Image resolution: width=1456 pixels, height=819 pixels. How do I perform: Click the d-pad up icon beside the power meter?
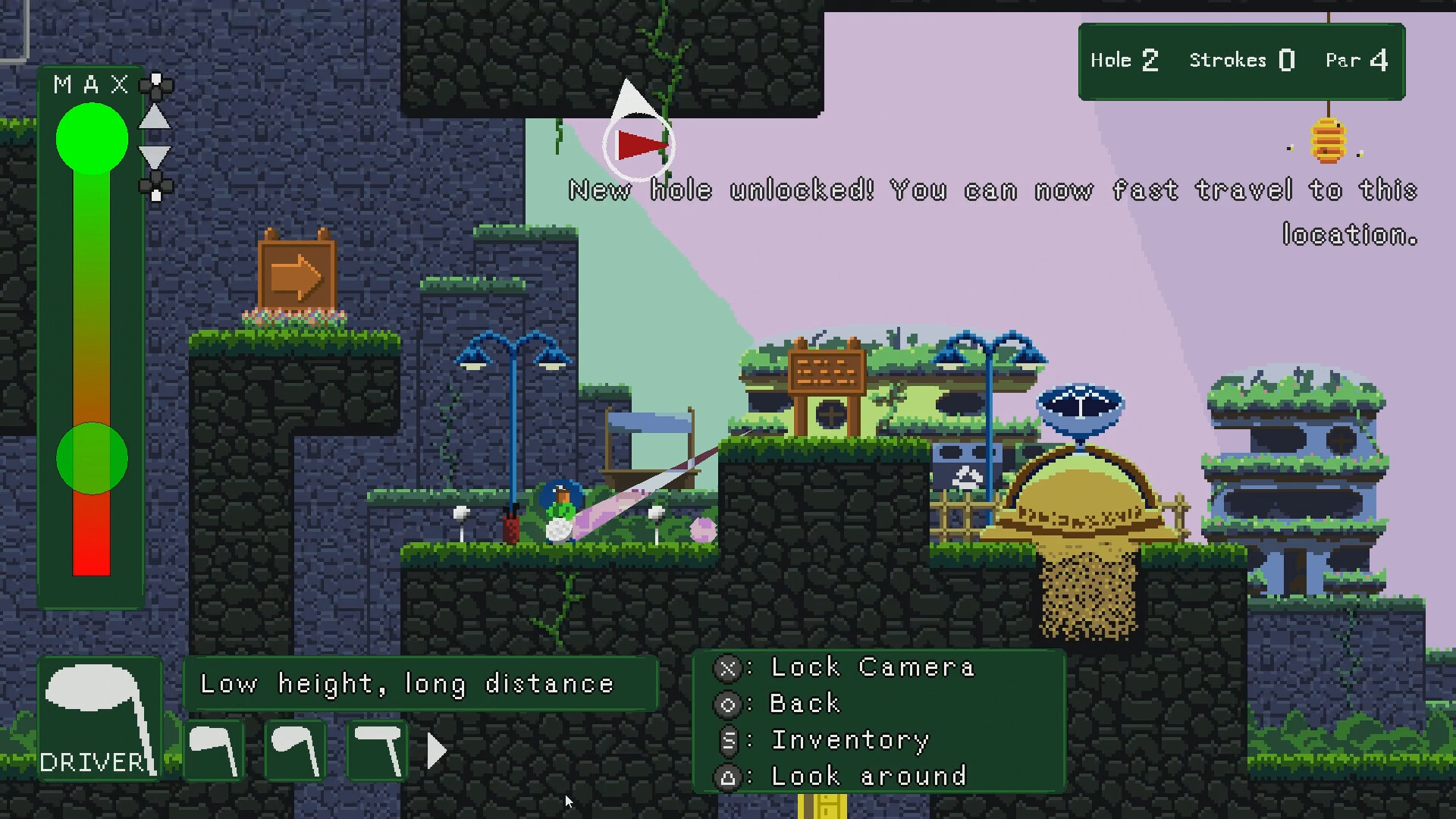point(155,86)
